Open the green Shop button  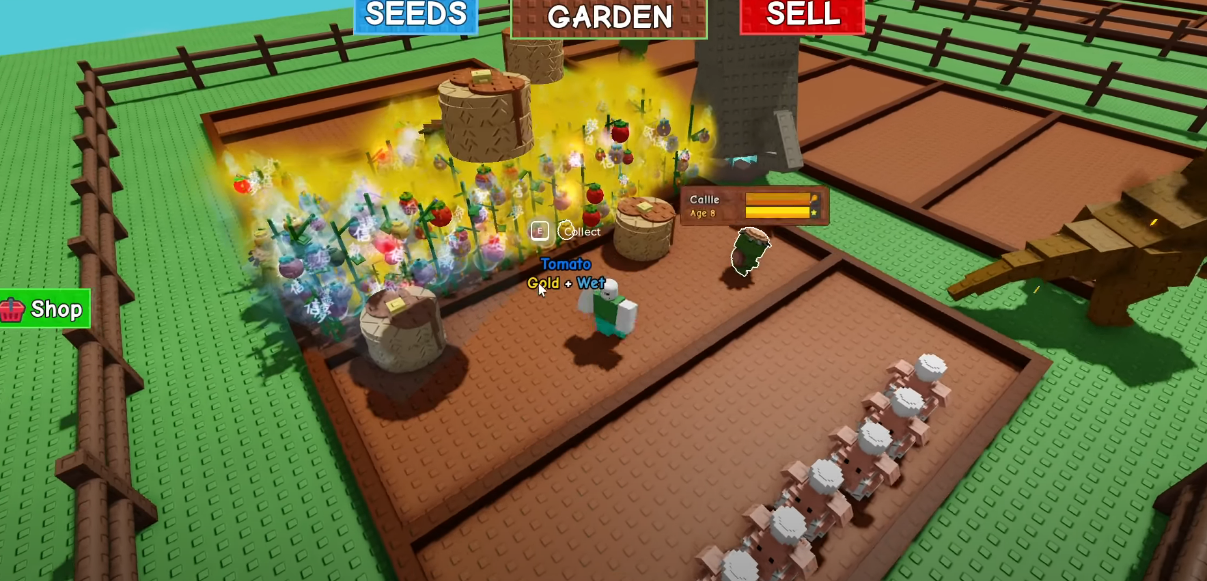tap(45, 309)
